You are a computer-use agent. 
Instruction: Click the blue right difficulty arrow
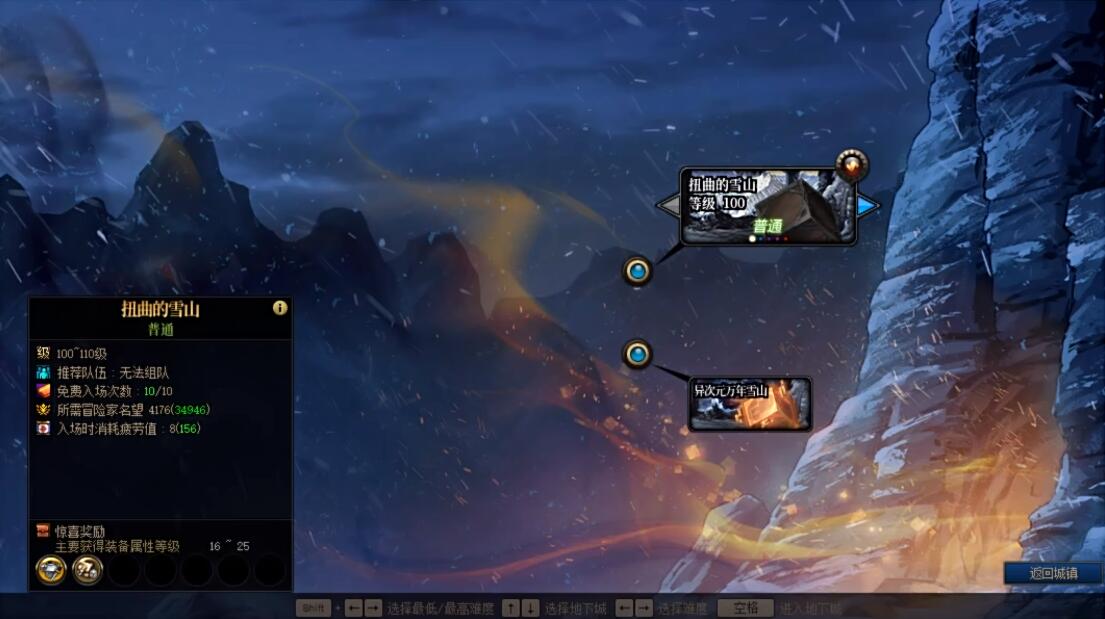[868, 206]
